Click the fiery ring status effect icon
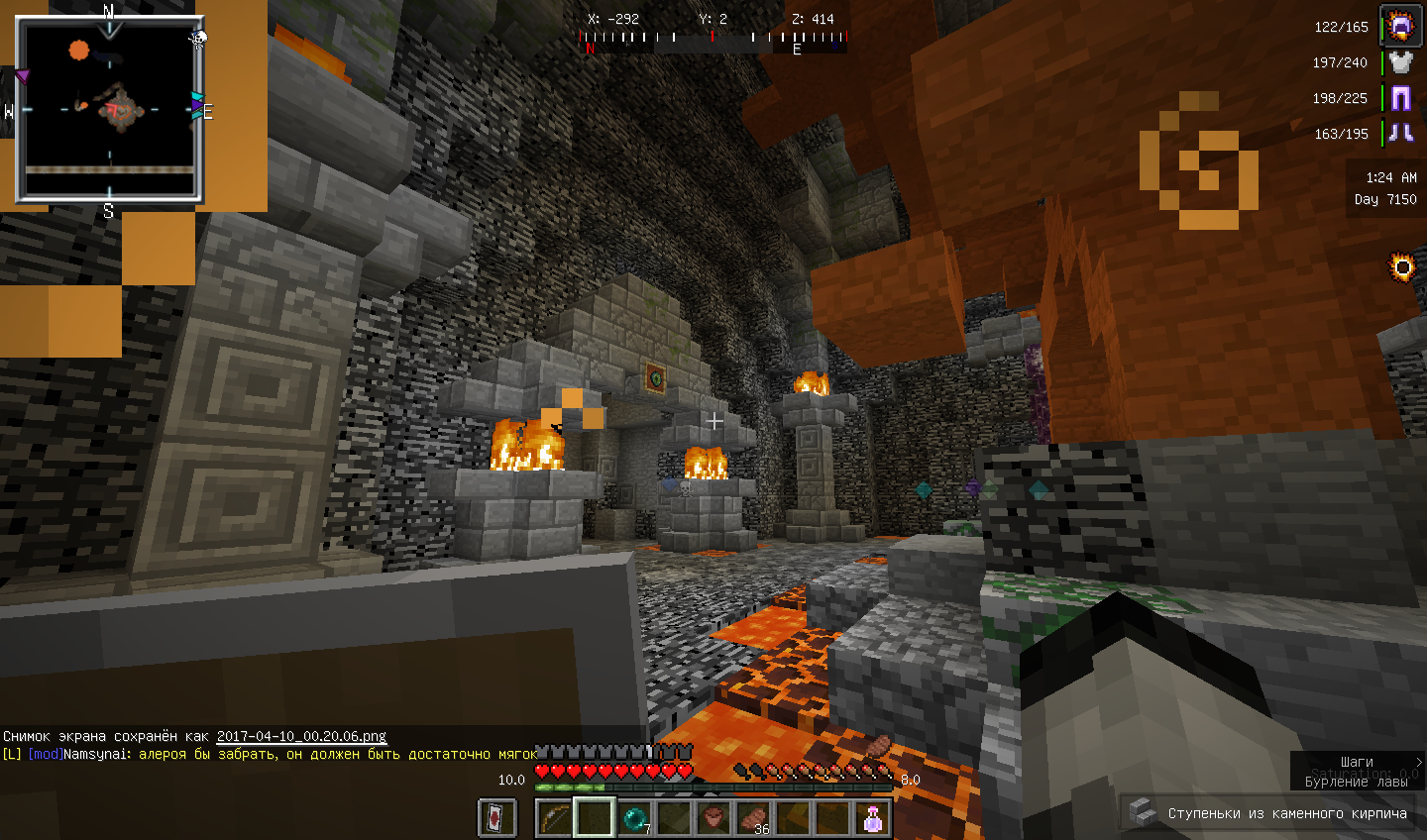Image resolution: width=1427 pixels, height=840 pixels. tap(1402, 266)
